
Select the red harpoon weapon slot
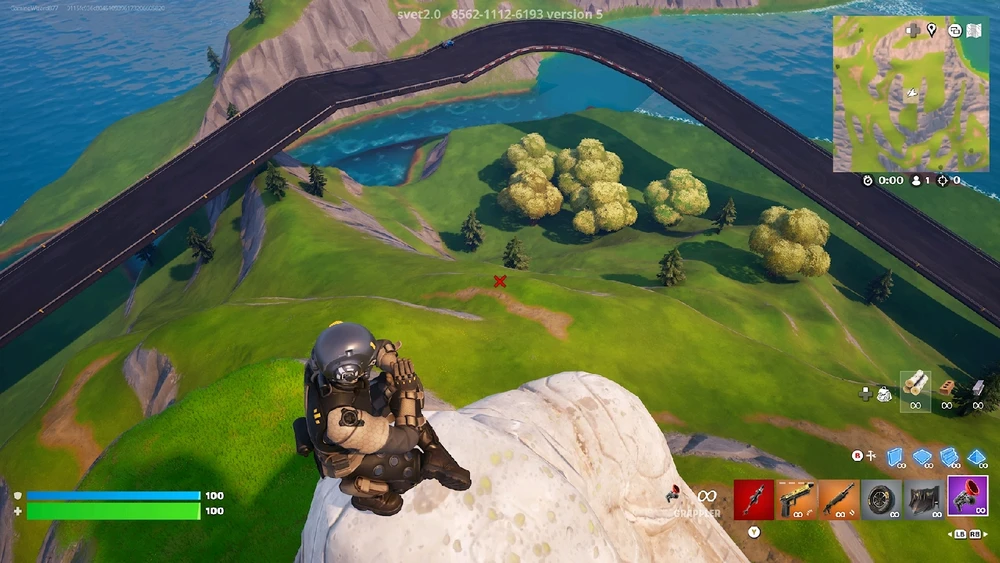(x=753, y=499)
